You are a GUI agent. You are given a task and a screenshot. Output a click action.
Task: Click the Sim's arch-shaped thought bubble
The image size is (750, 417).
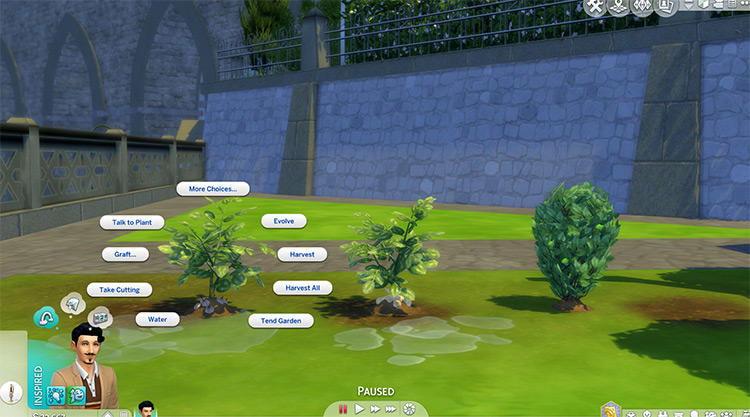click(46, 316)
